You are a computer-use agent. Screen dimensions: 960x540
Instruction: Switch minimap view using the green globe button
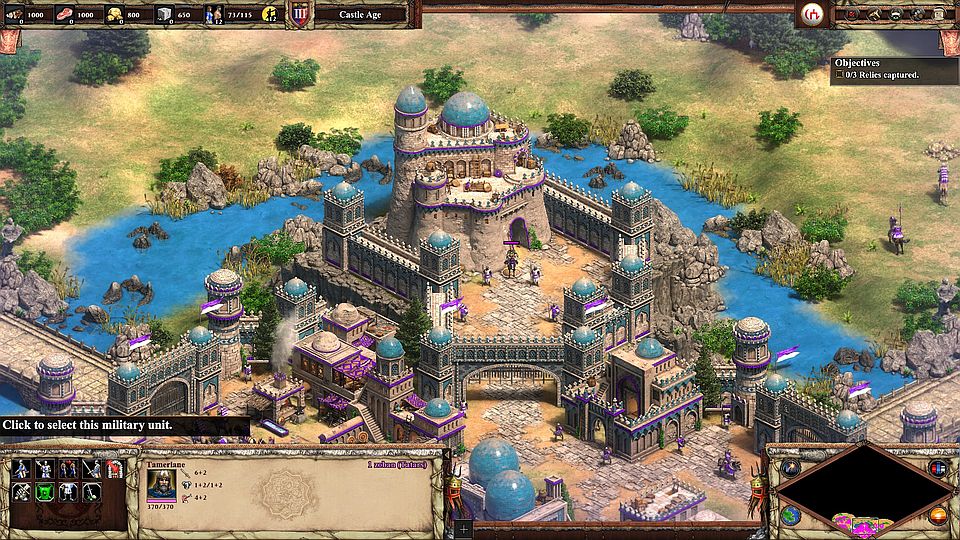coord(790,516)
